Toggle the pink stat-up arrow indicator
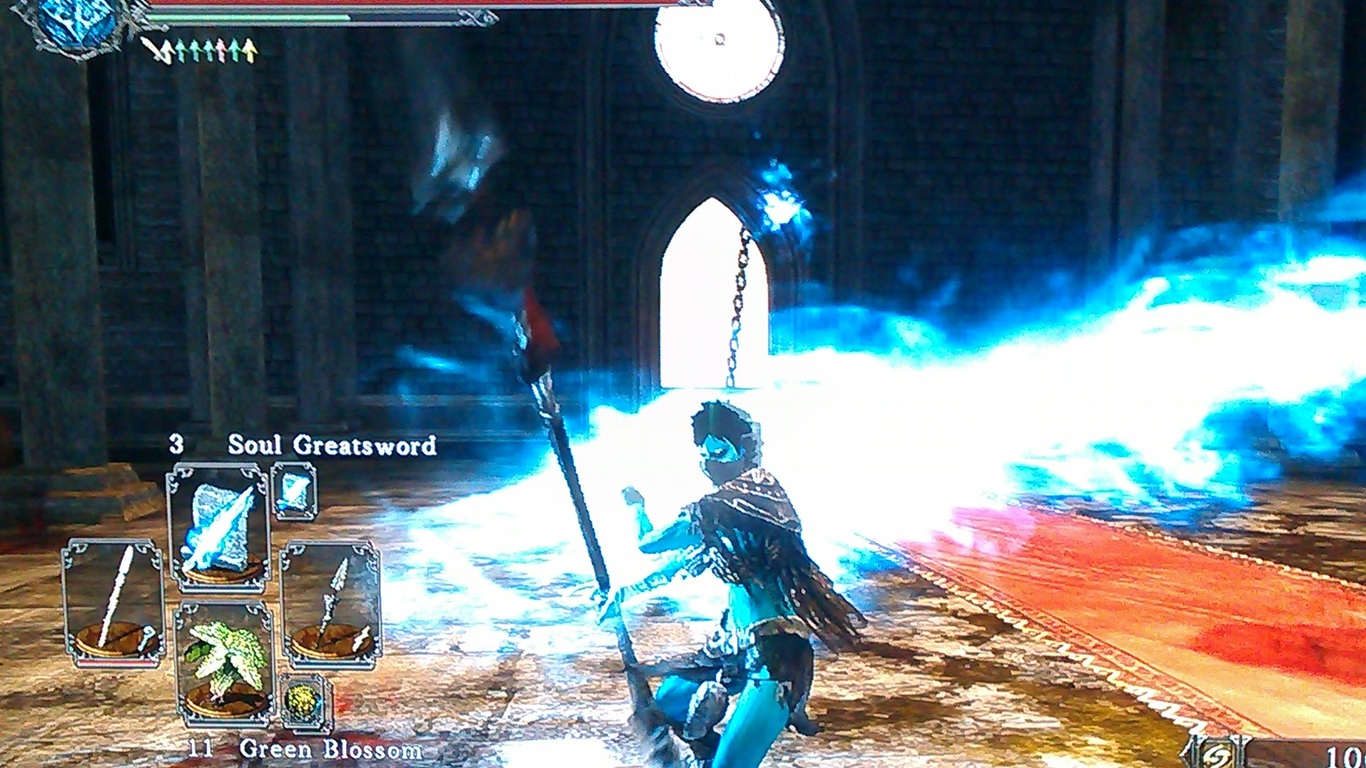This screenshot has width=1366, height=768. pos(221,48)
